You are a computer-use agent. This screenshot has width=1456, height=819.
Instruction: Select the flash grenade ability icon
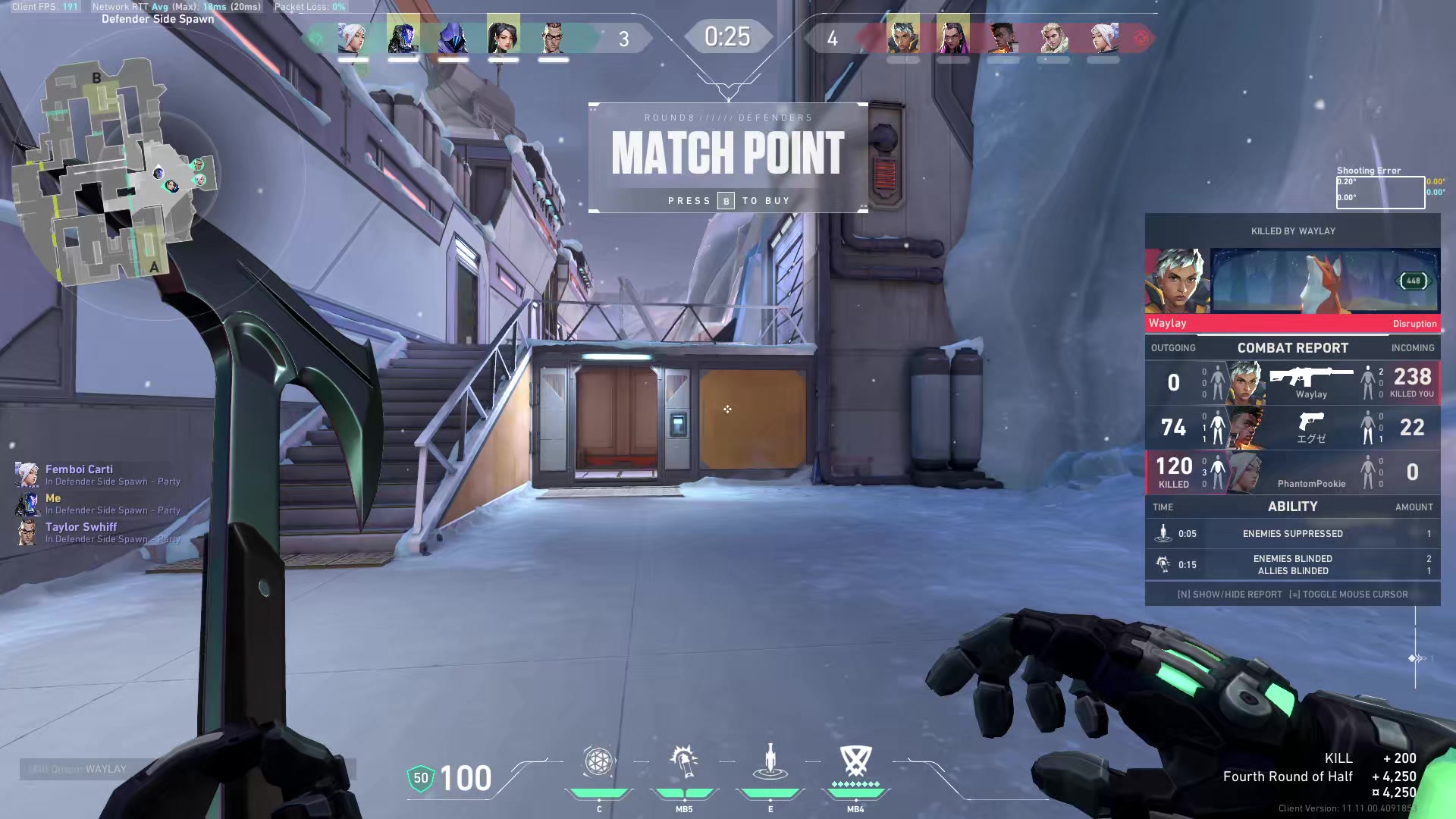[x=684, y=762]
